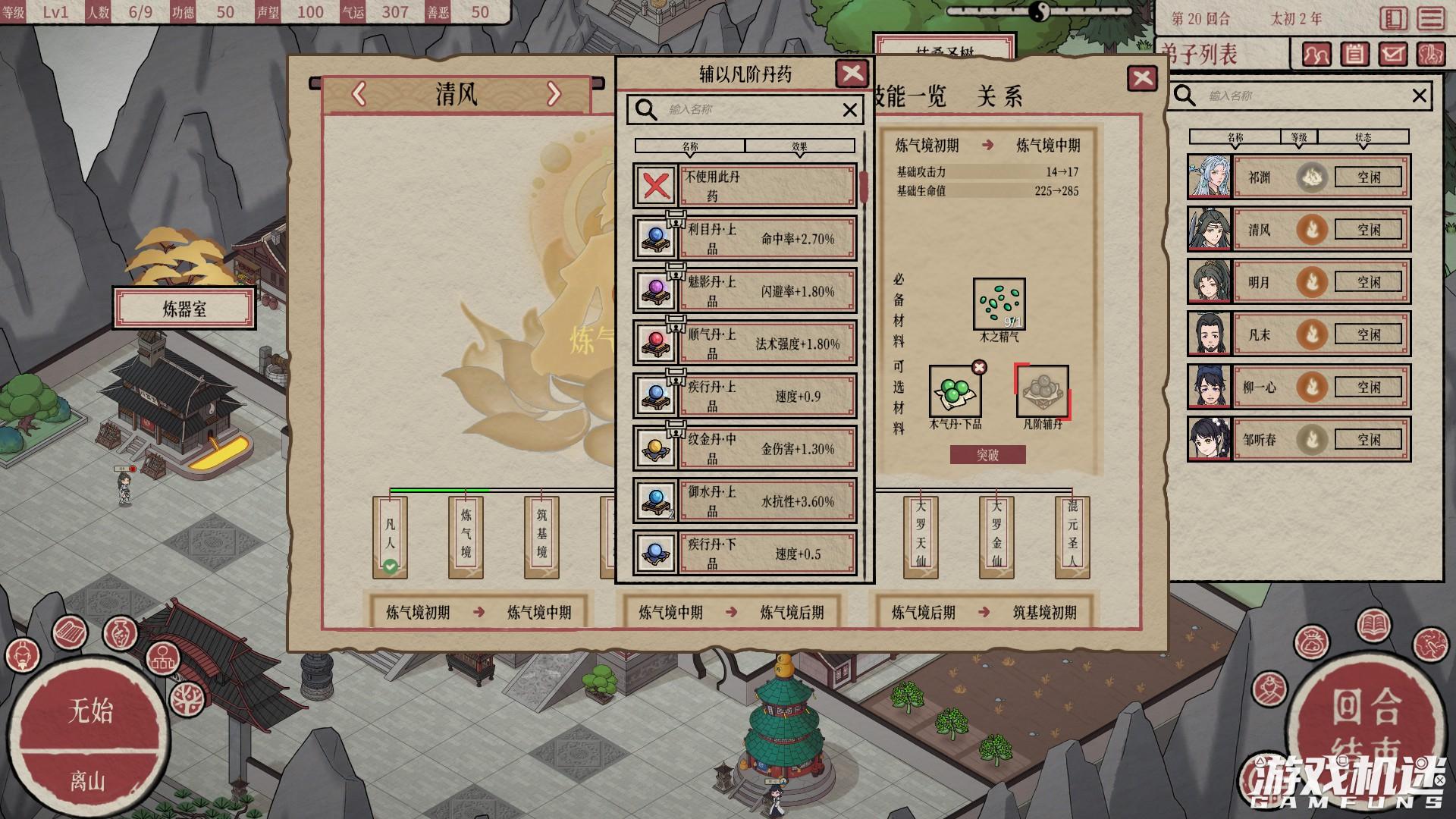Click the money bag icon bottom right
This screenshot has height=819, width=1456.
tap(1311, 642)
